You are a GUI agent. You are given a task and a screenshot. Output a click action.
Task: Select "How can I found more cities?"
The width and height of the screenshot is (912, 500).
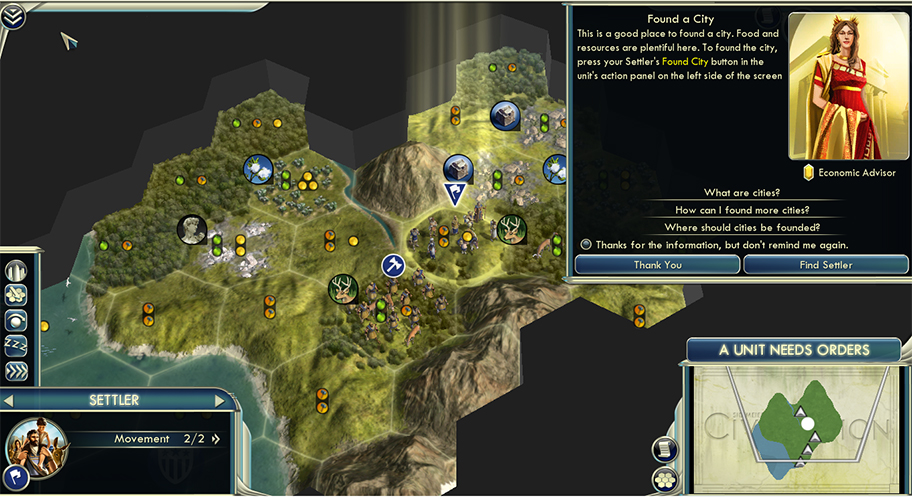(x=742, y=210)
